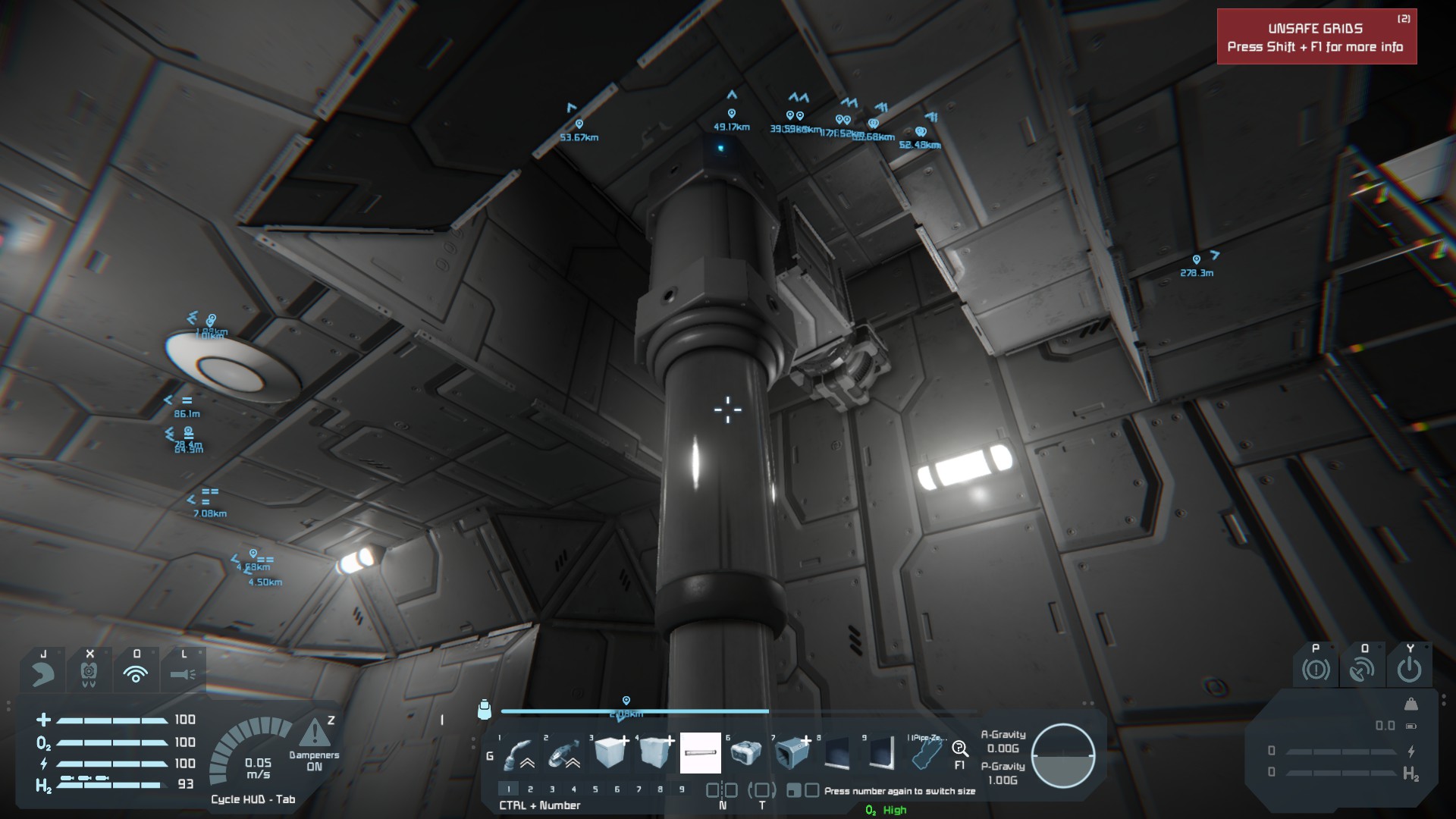Toggle the broadcasting signal icon

(x=136, y=673)
